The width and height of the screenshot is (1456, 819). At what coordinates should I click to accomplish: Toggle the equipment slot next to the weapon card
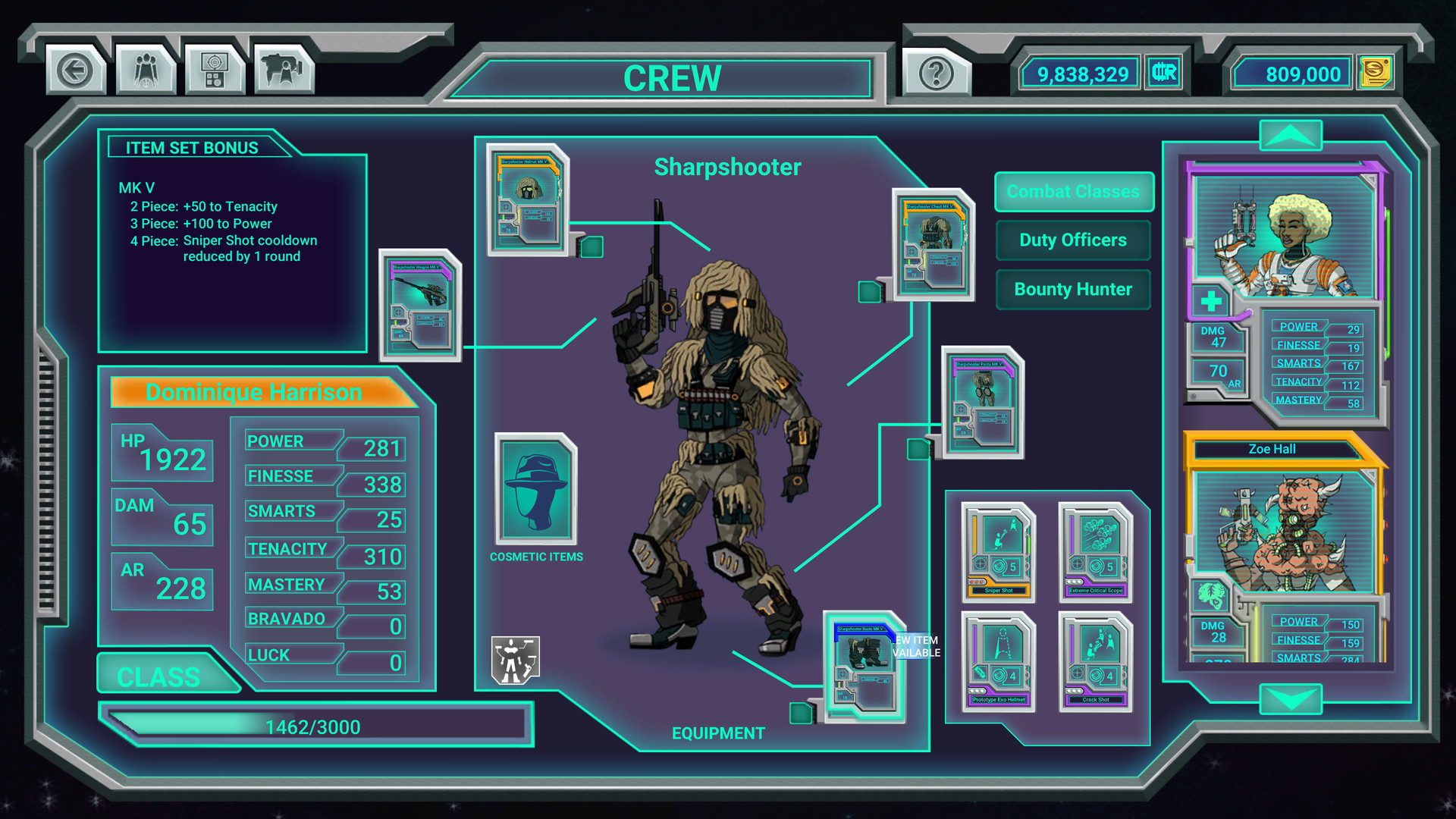(x=591, y=246)
